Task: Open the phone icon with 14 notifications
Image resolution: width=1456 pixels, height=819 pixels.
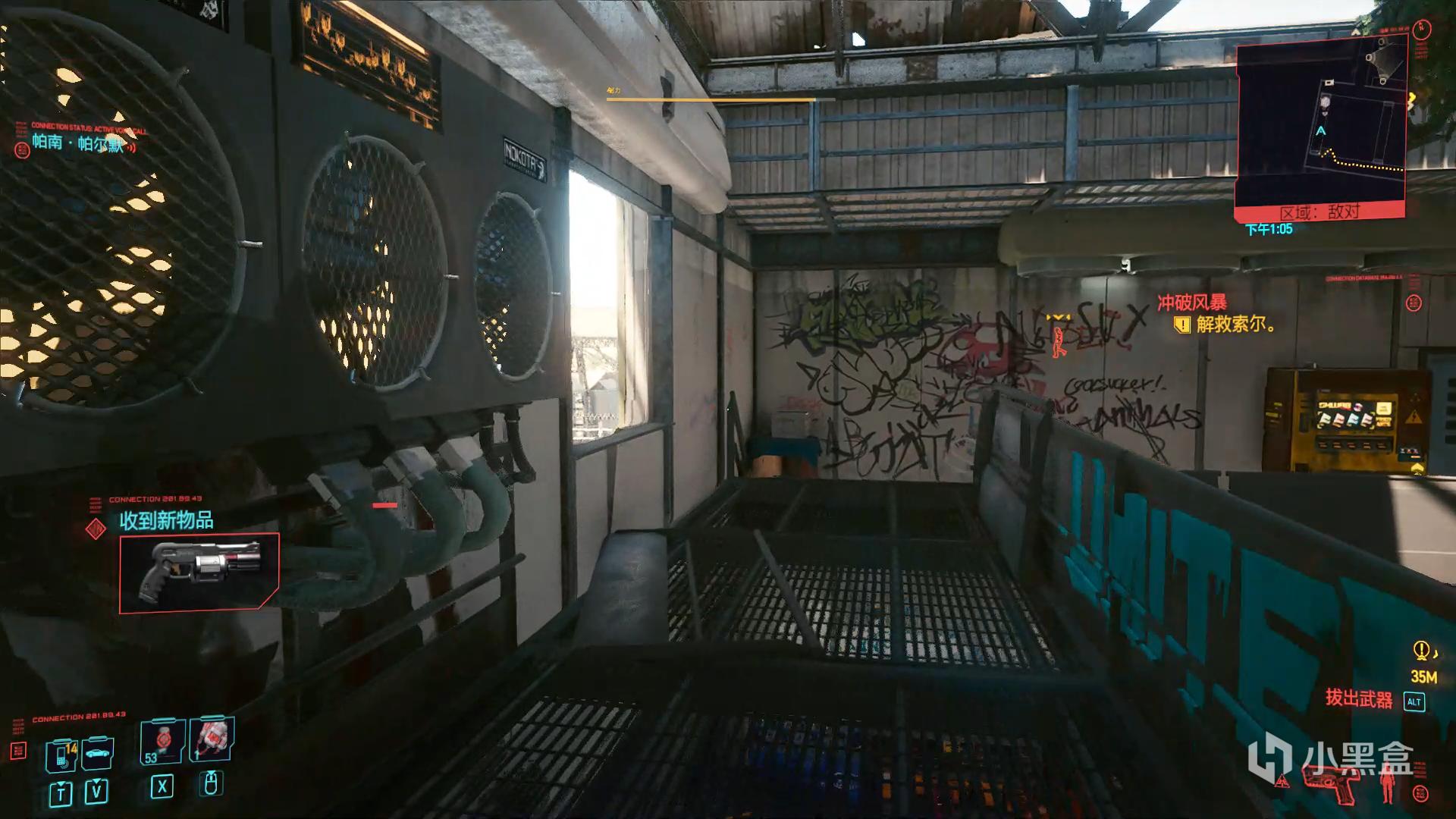Action: [x=62, y=755]
